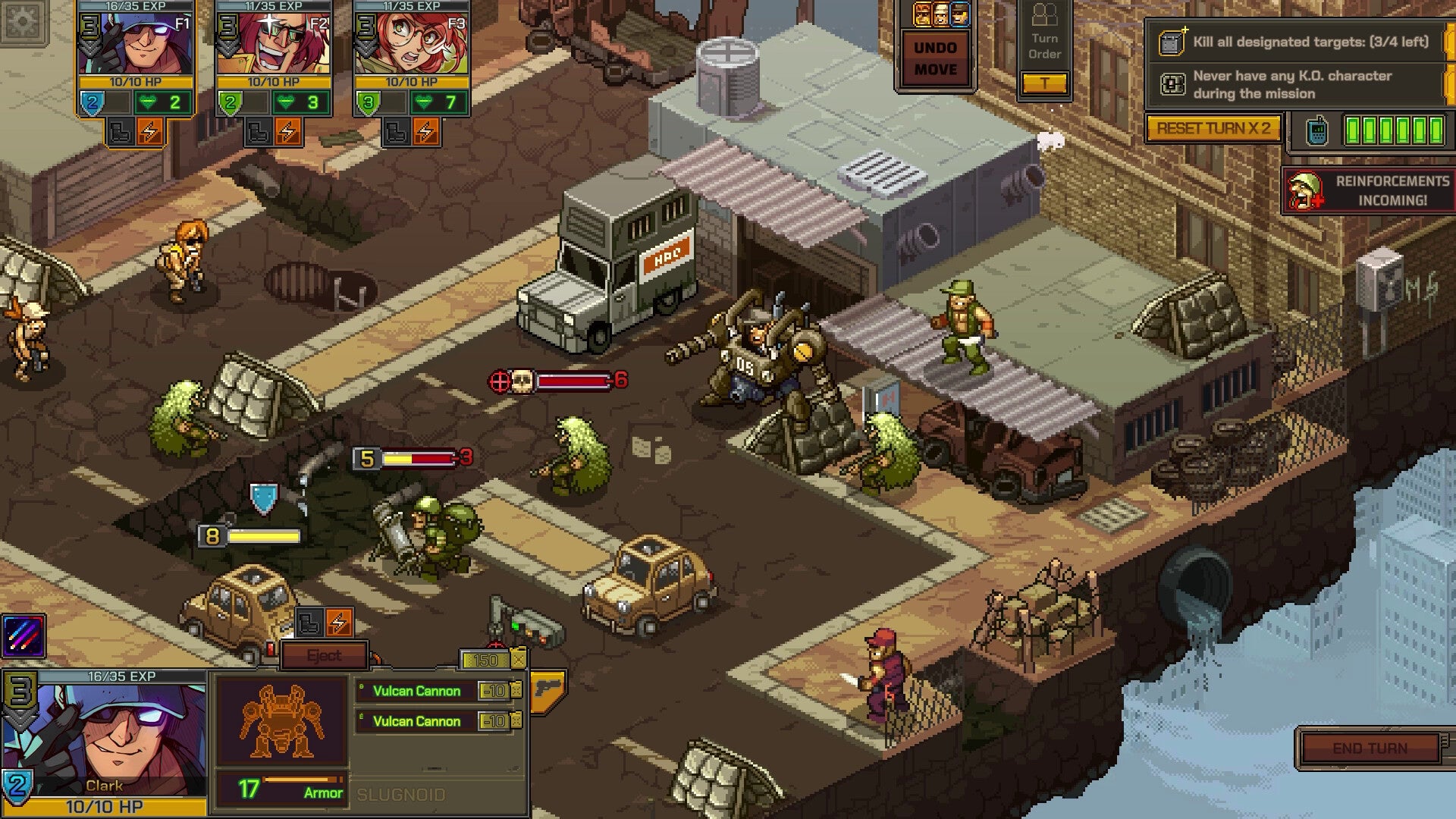
Task: Click the Eject option above the Slugnoid panel
Action: 325,655
